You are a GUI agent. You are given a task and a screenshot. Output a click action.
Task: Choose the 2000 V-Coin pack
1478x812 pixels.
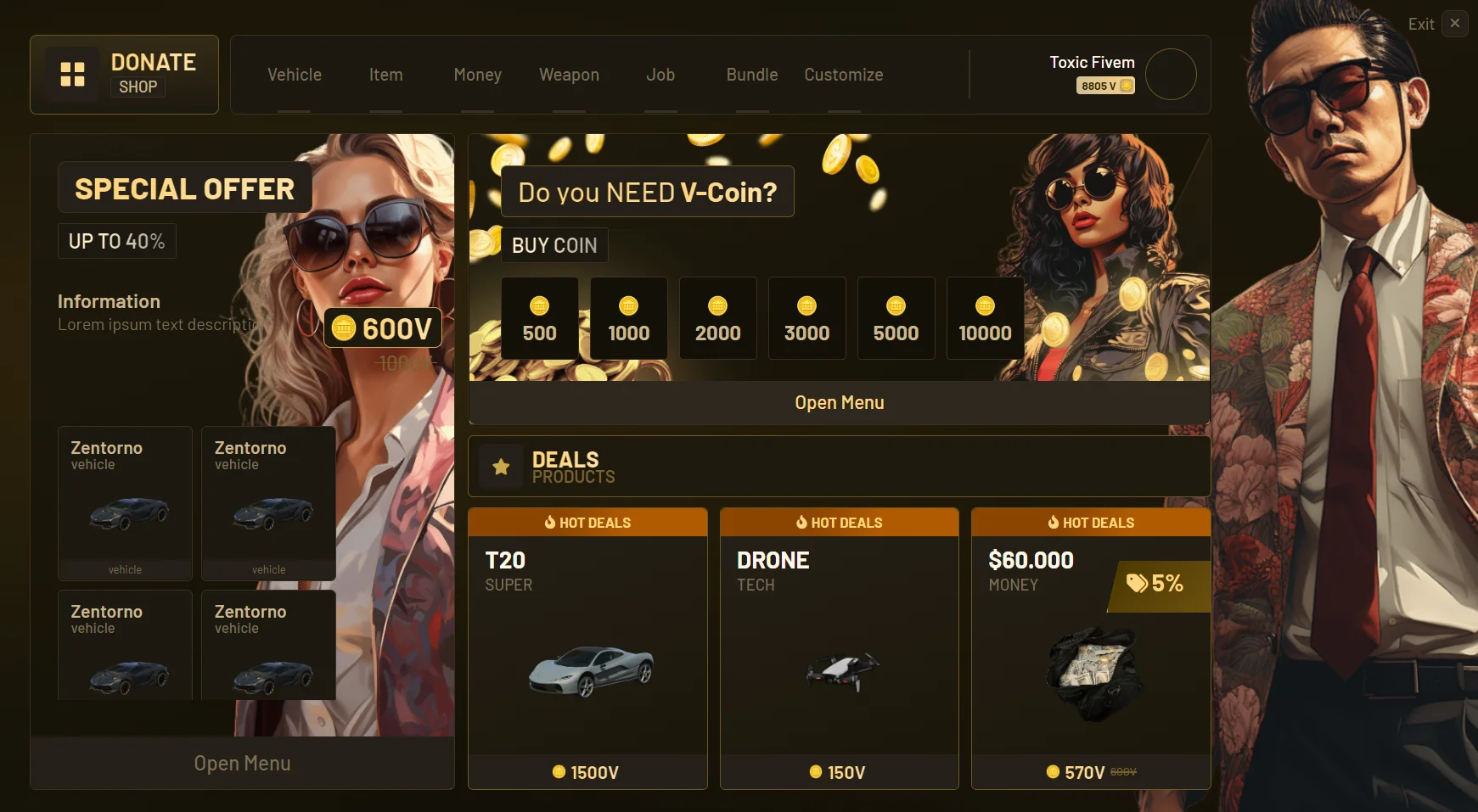click(x=718, y=318)
